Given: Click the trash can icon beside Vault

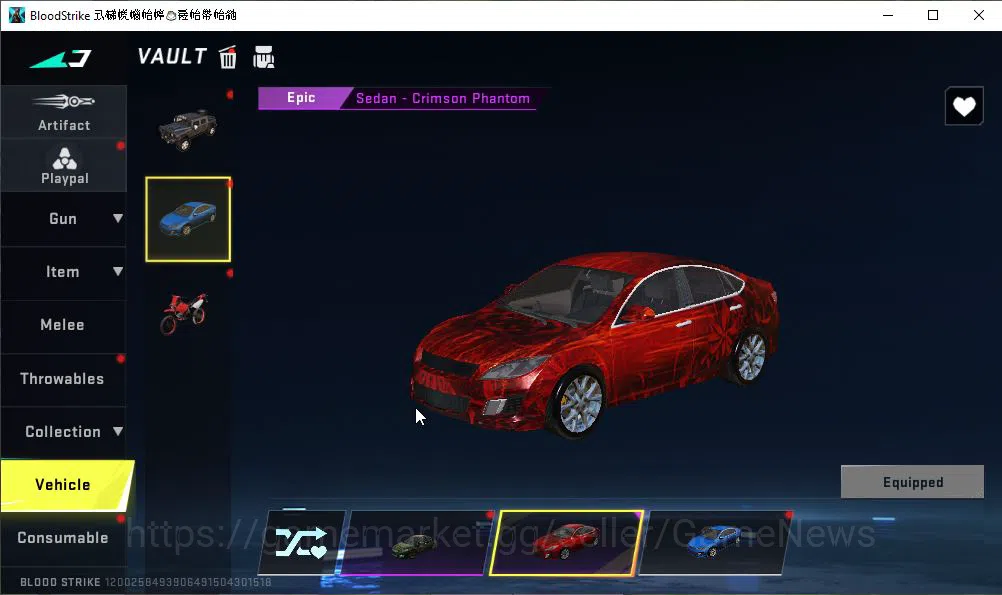Looking at the screenshot, I should coord(228,58).
